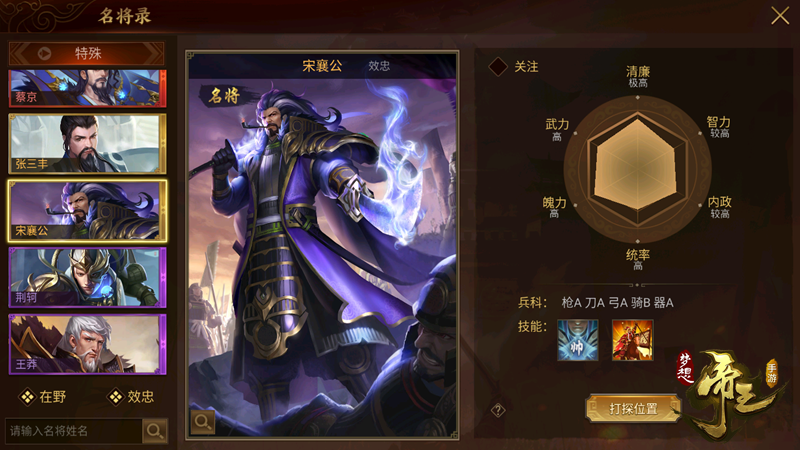Choose the 张三丰 portrait
The height and width of the screenshot is (450, 800).
(x=86, y=145)
